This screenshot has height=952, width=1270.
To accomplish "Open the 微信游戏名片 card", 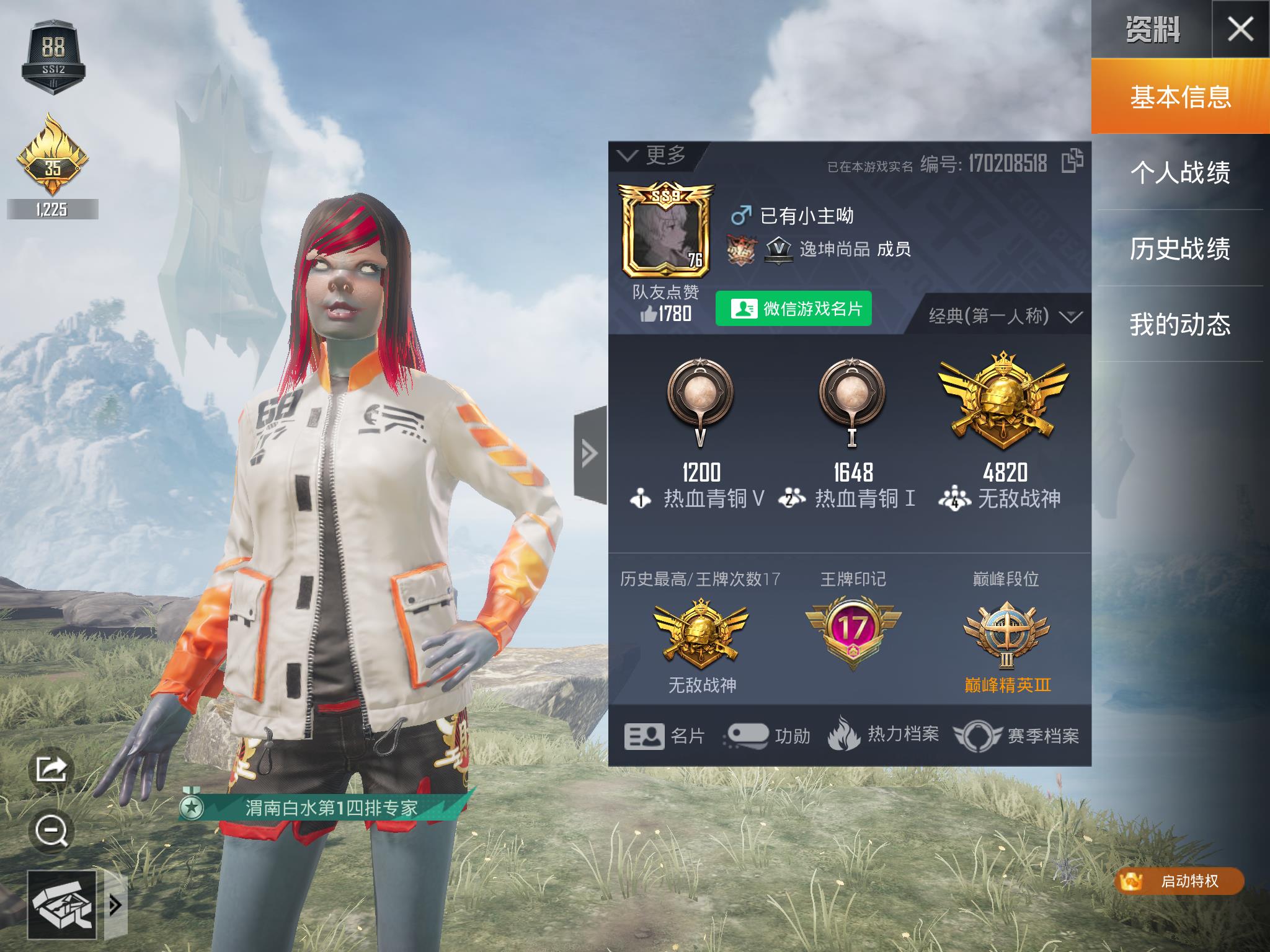I will click(794, 309).
